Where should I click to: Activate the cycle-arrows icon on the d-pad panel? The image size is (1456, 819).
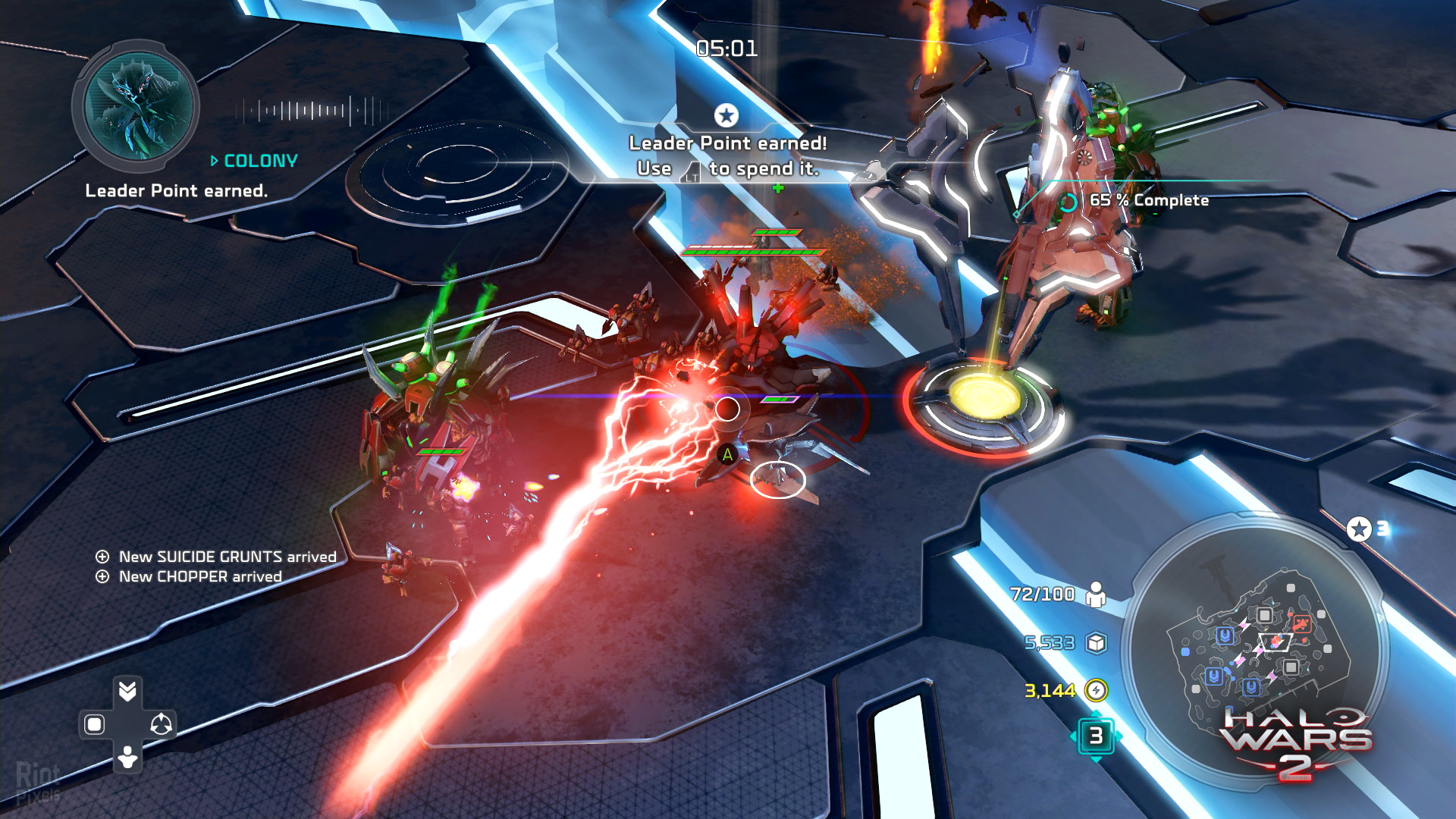coord(161,724)
